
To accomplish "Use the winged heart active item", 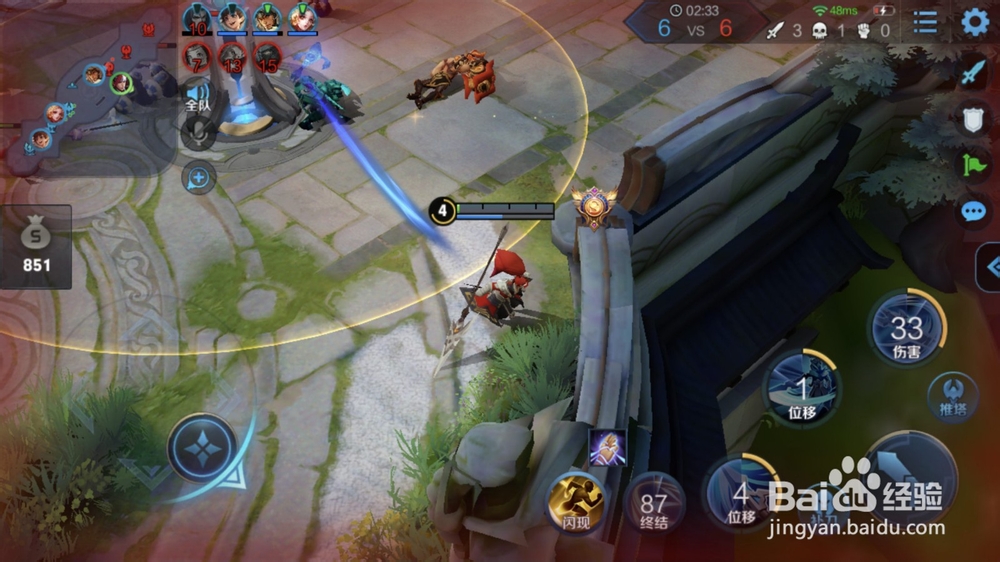I will tap(607, 447).
